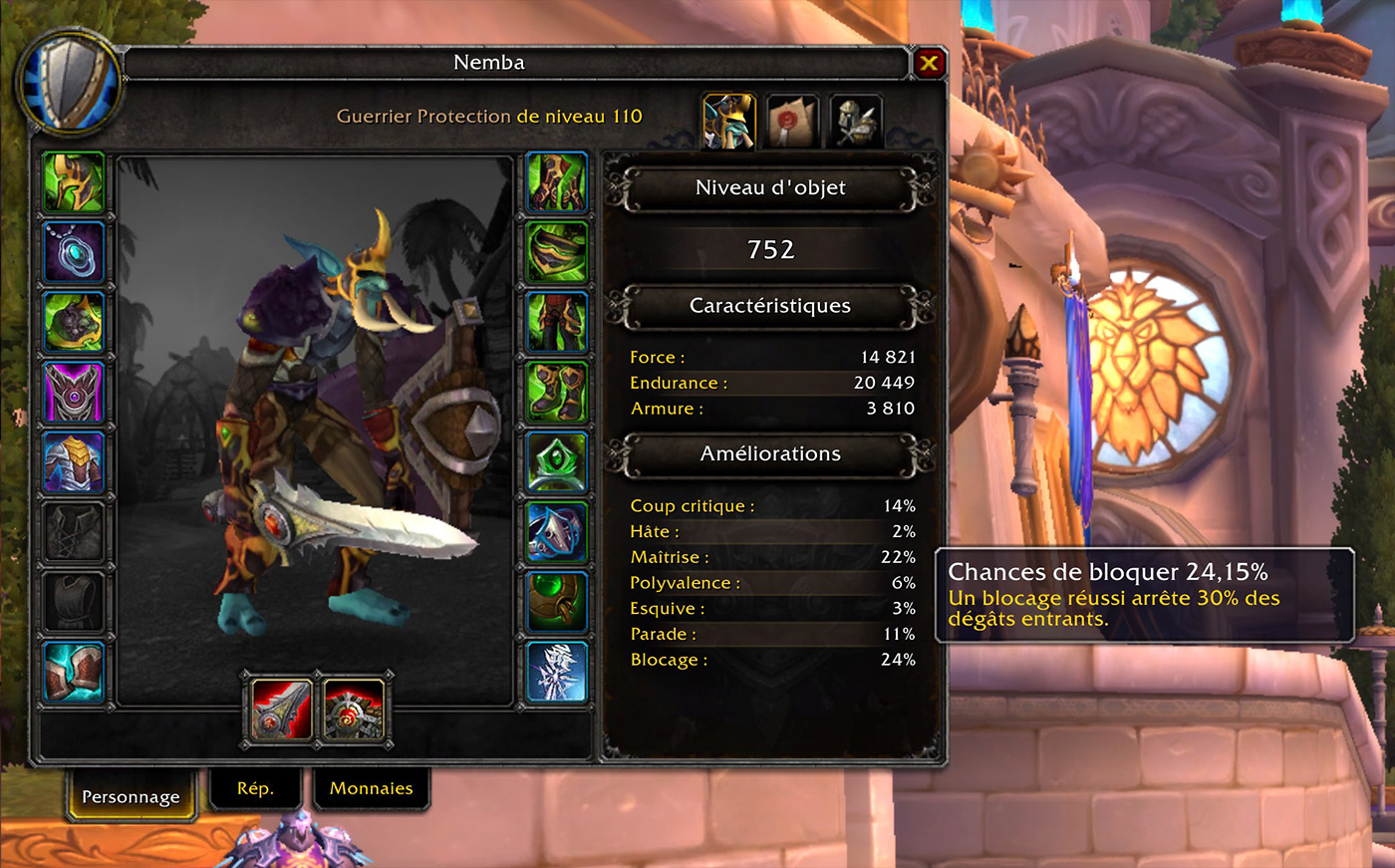Click the green belt waist slot

pos(556,252)
